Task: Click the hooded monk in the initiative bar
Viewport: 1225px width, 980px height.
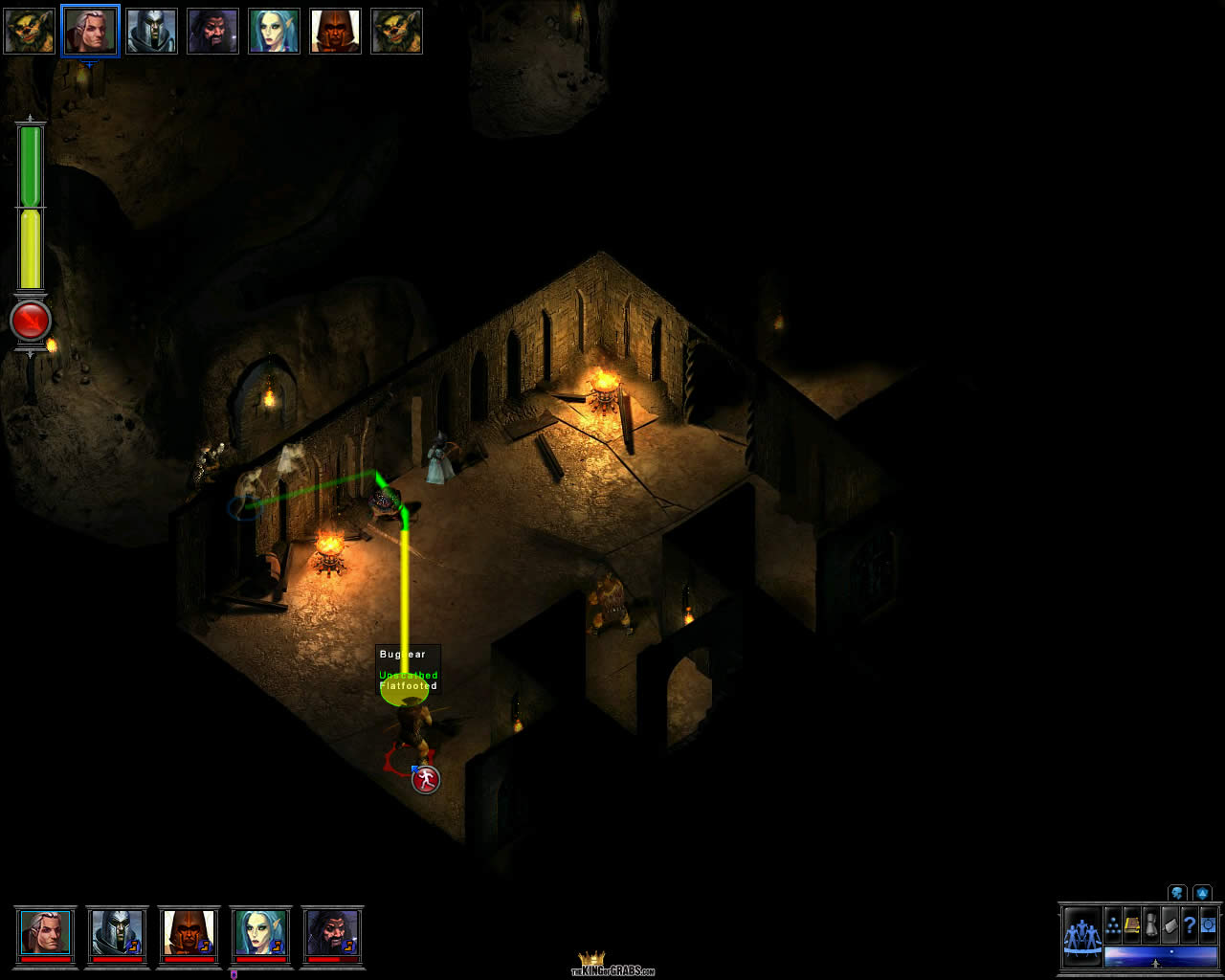Action: [x=335, y=32]
